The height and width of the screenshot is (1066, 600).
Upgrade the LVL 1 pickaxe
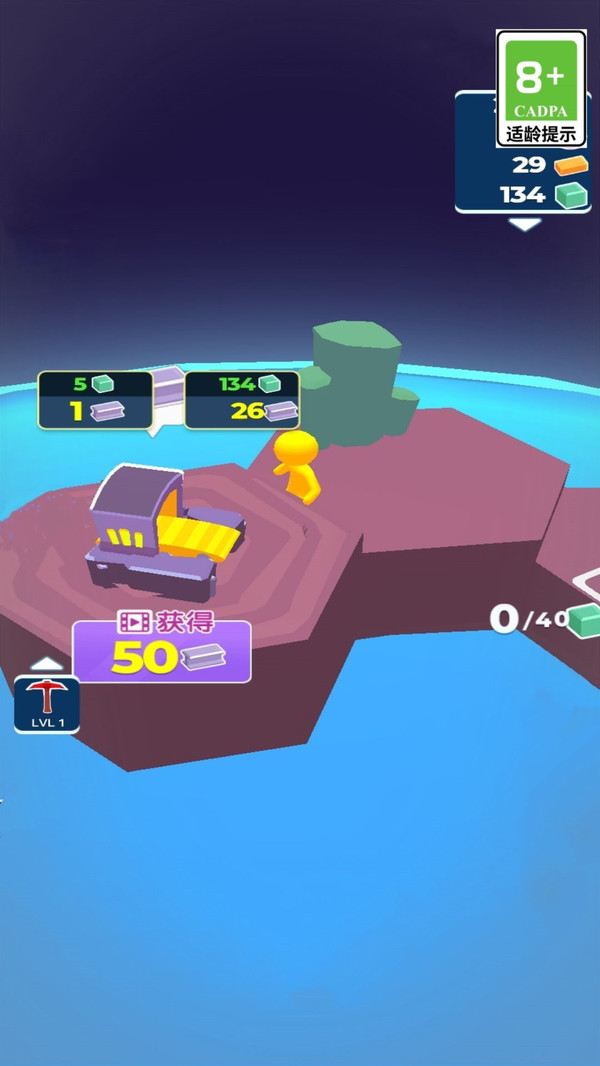click(x=46, y=703)
